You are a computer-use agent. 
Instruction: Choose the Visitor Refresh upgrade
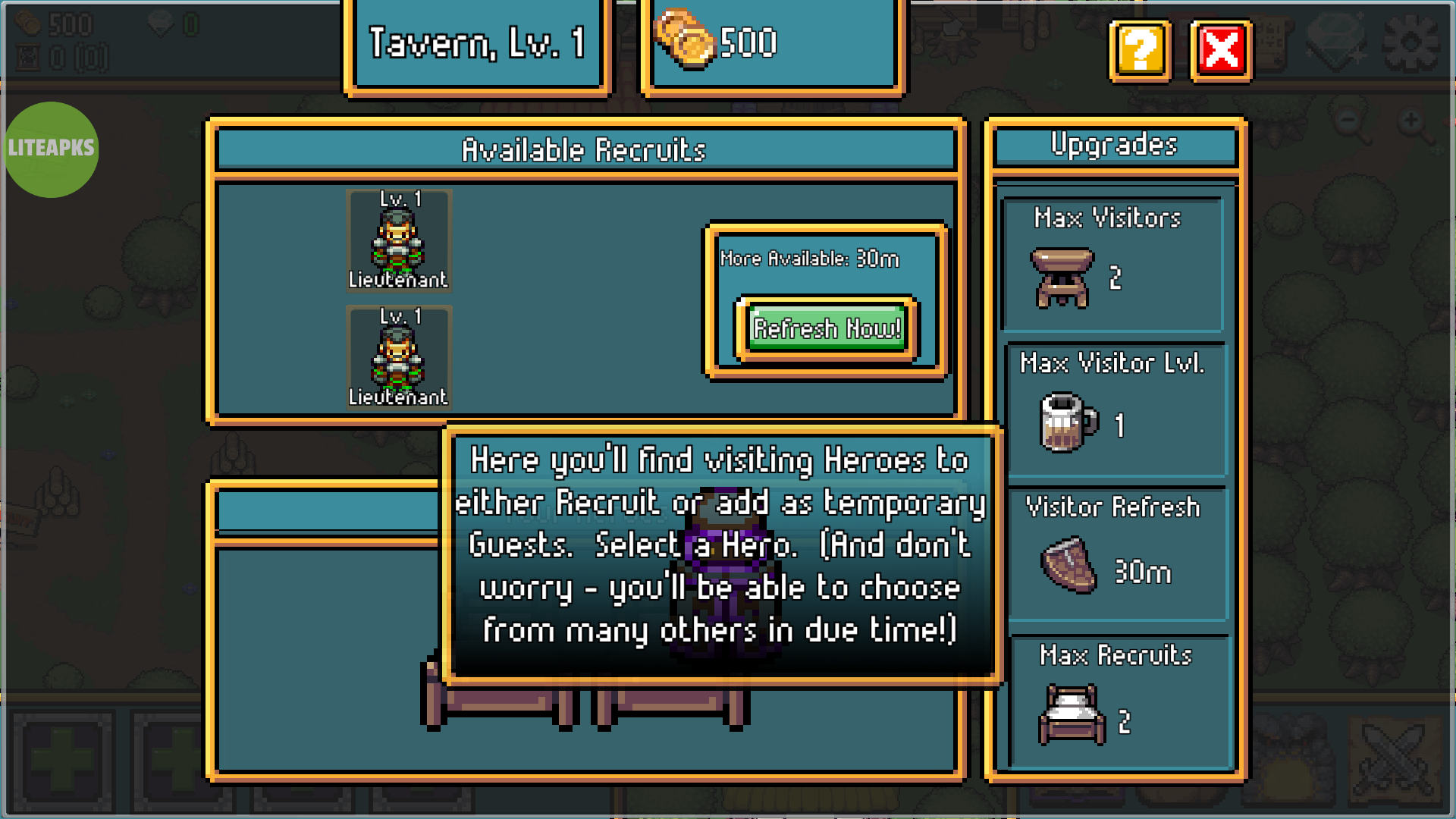pos(1116,554)
